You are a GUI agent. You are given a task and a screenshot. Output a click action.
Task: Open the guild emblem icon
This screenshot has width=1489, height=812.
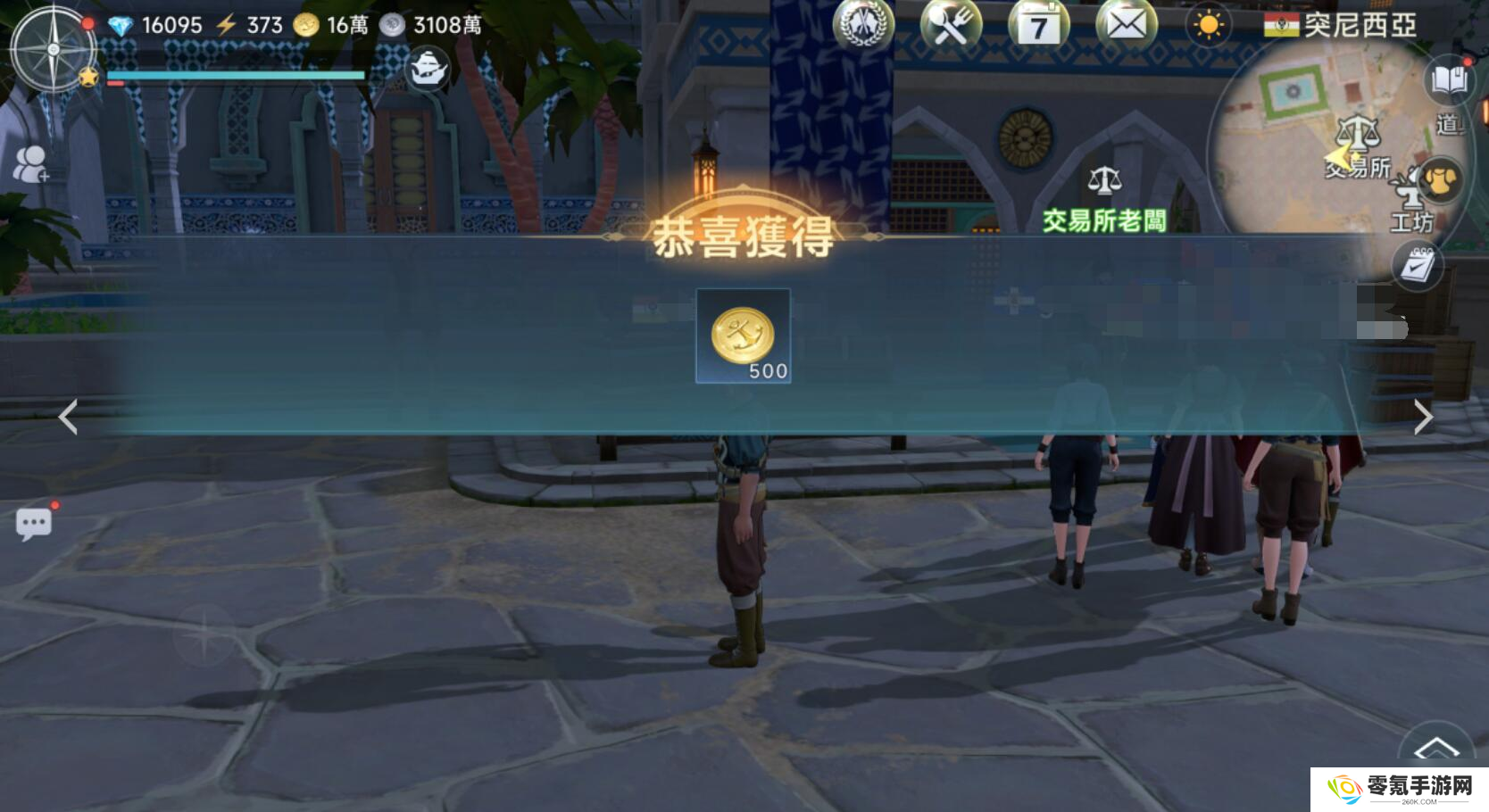pos(864,26)
